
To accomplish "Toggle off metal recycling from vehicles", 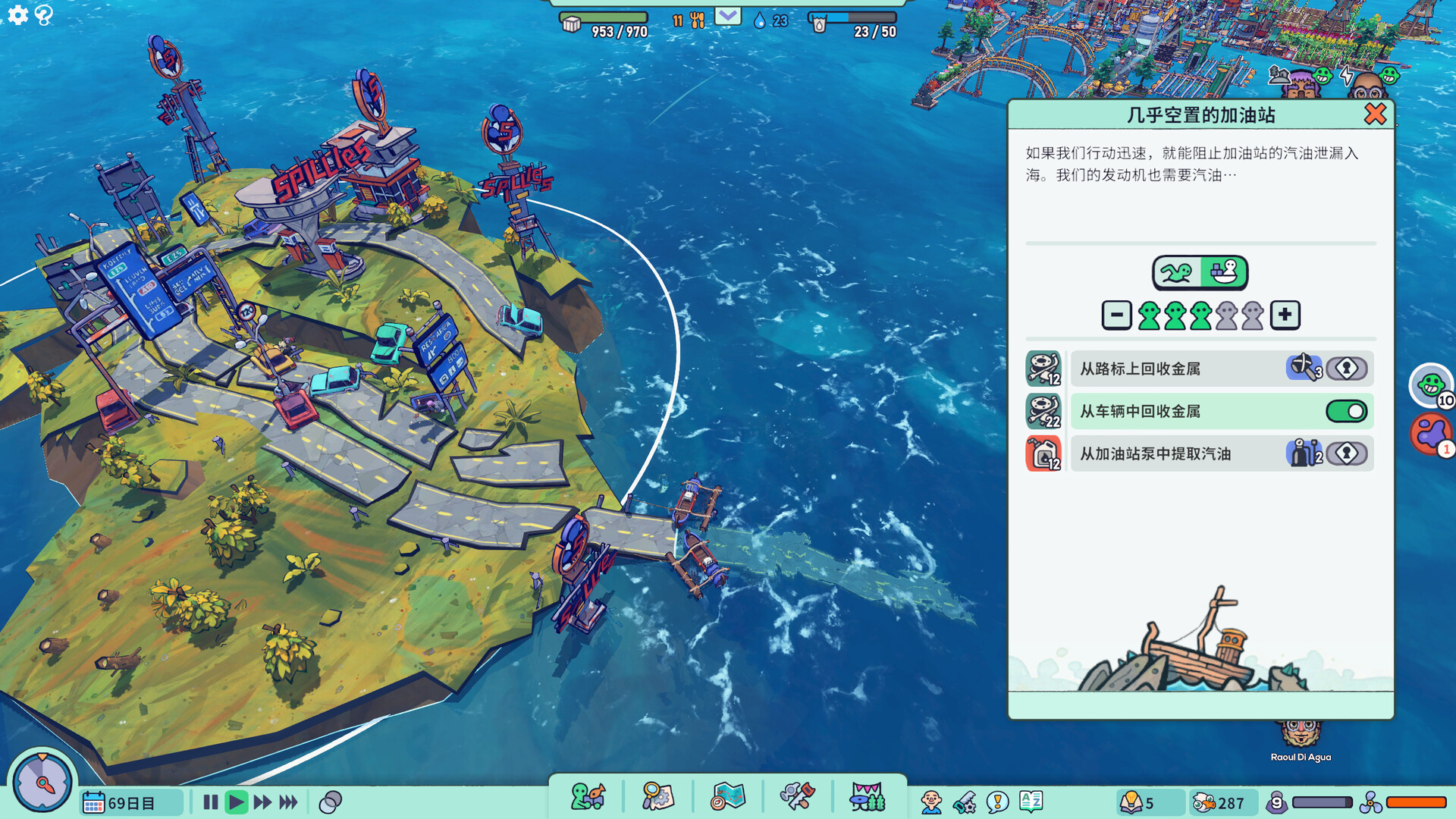I will (x=1346, y=411).
